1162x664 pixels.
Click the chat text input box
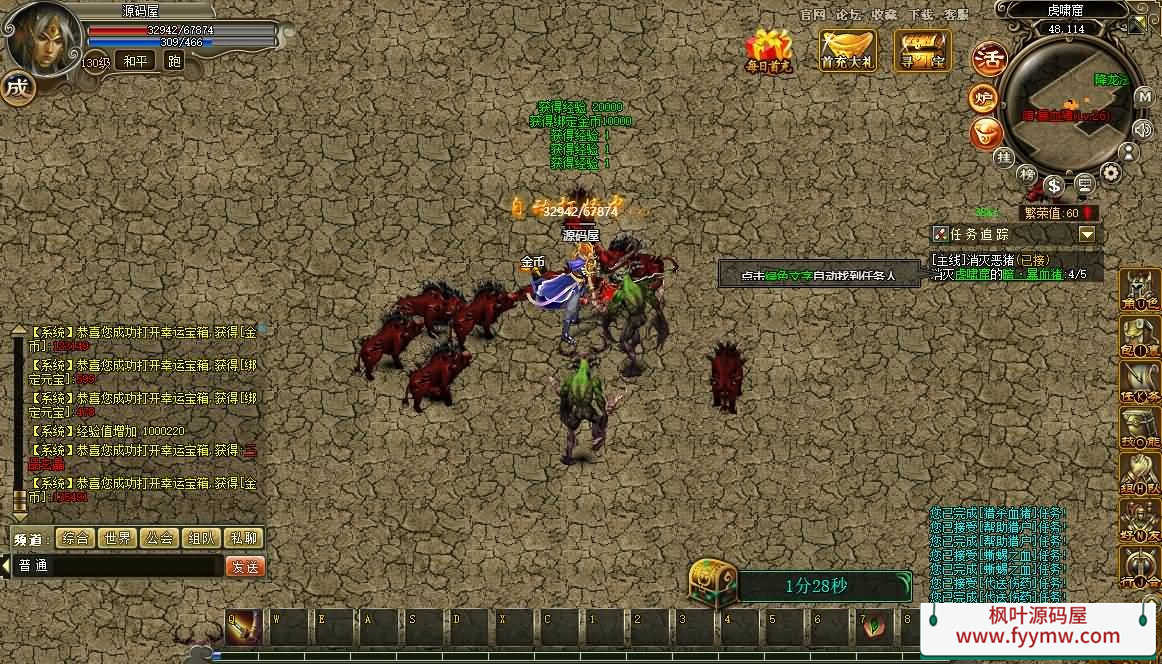coord(118,566)
